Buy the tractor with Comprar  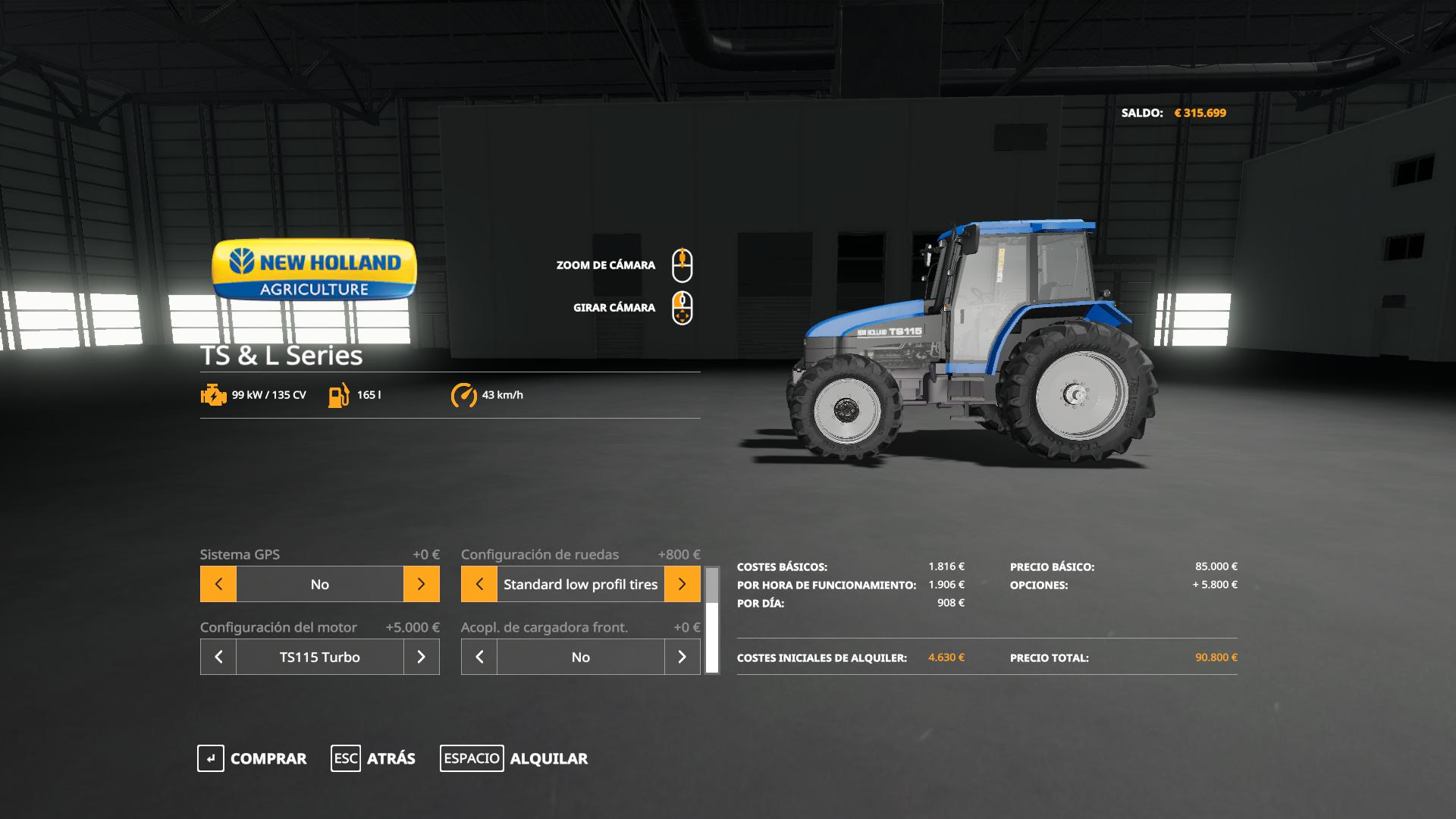click(253, 758)
